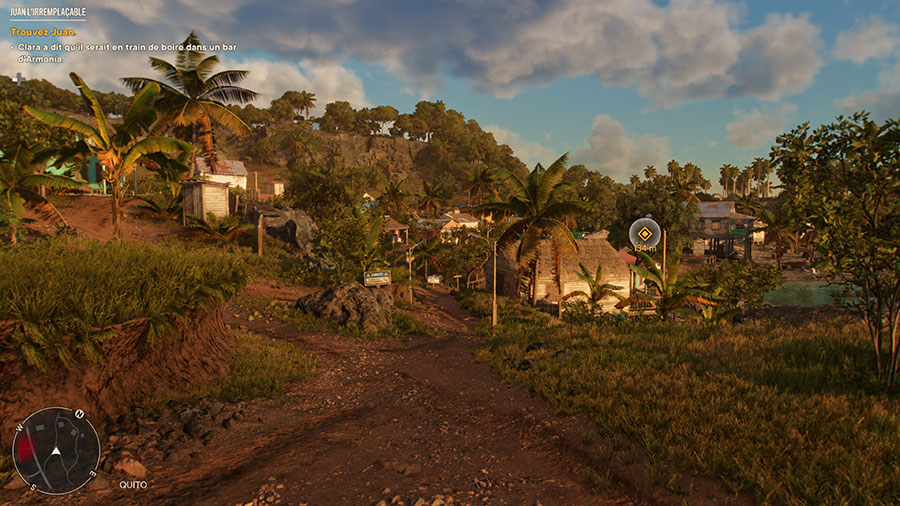This screenshot has height=506, width=900.
Task: Open the circular minimap
Action: (56, 450)
